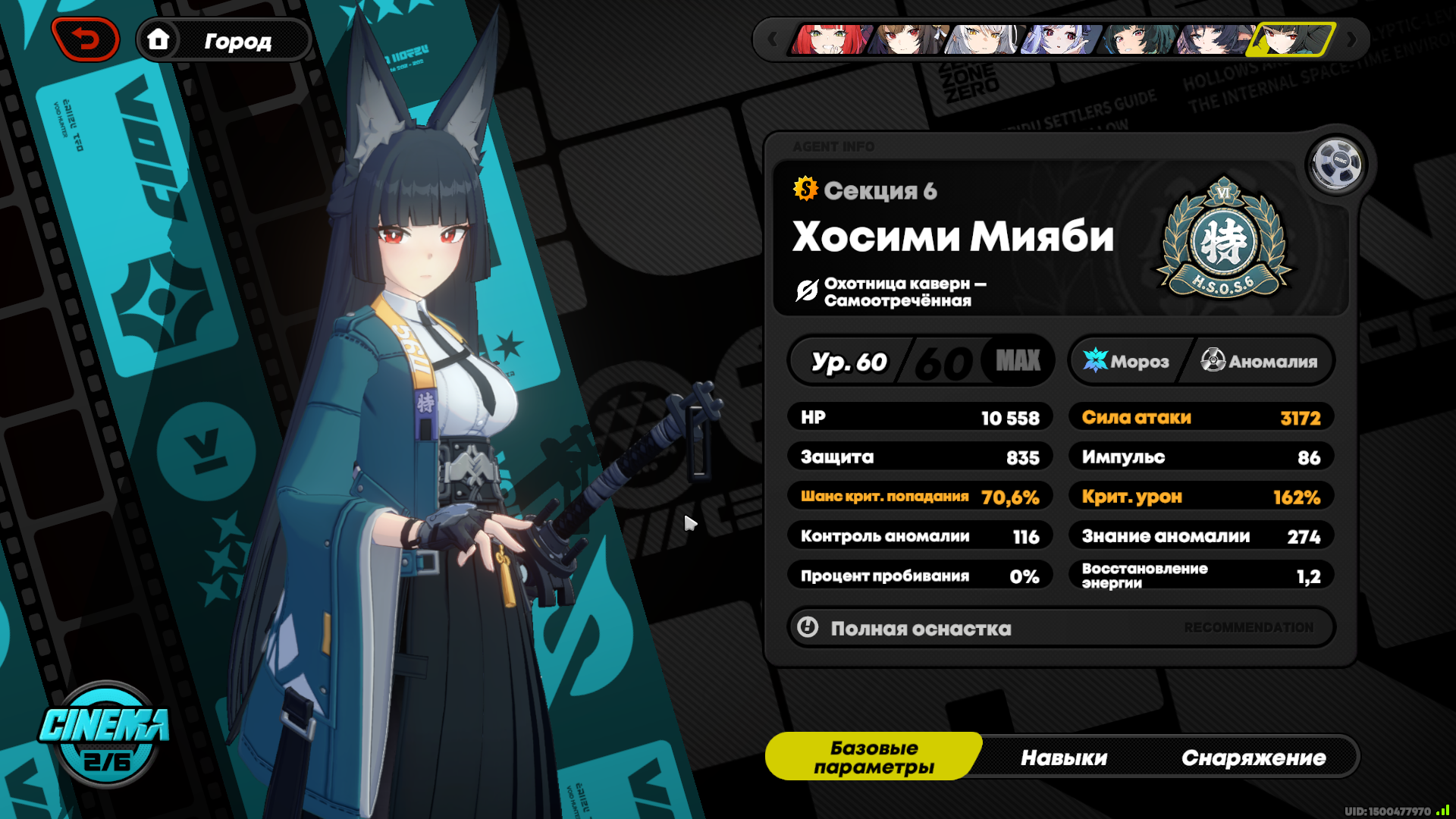Select the Базовые параметры tab
The image size is (1456, 819).
point(874,757)
